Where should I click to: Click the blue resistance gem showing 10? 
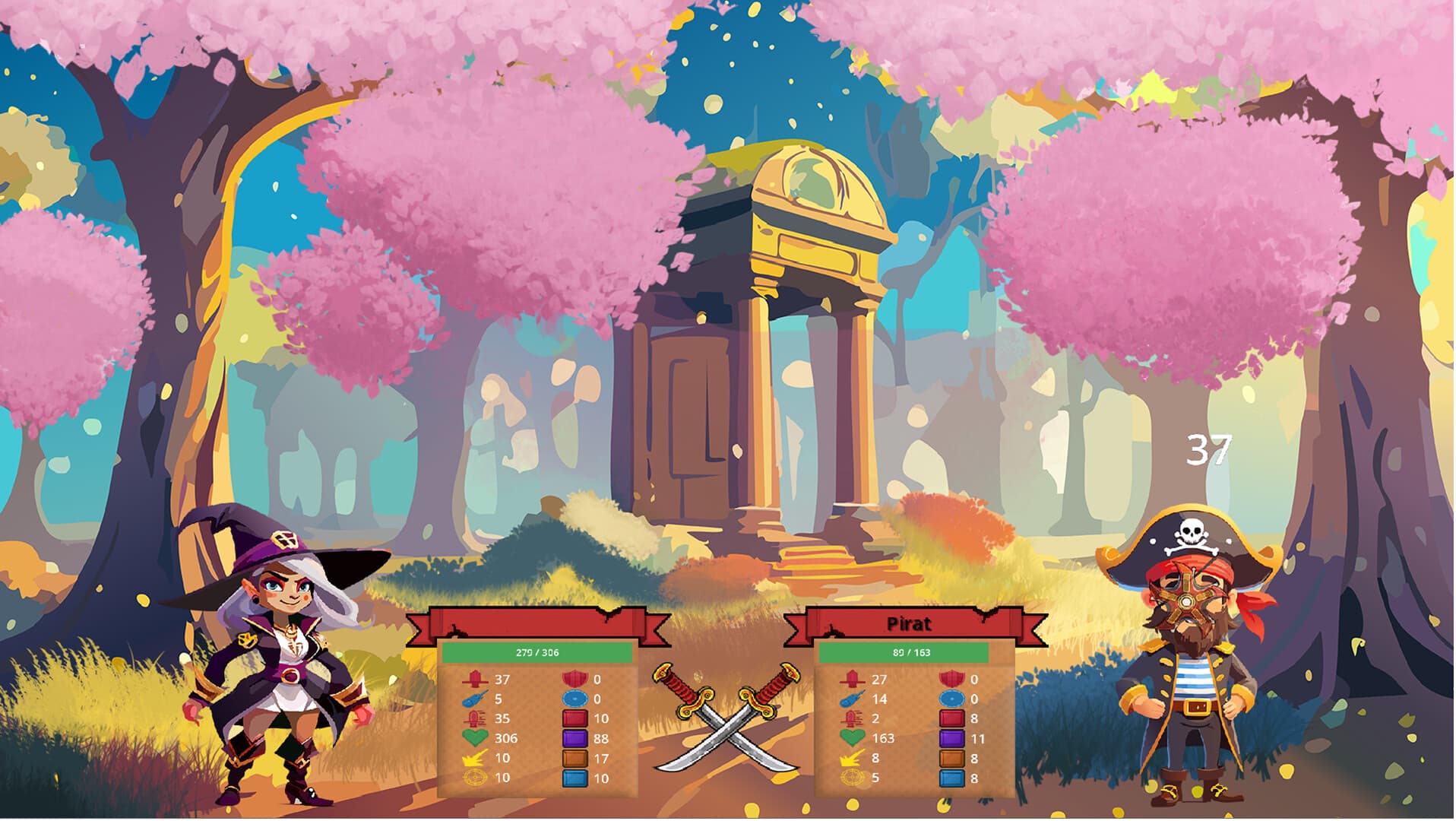(x=575, y=778)
